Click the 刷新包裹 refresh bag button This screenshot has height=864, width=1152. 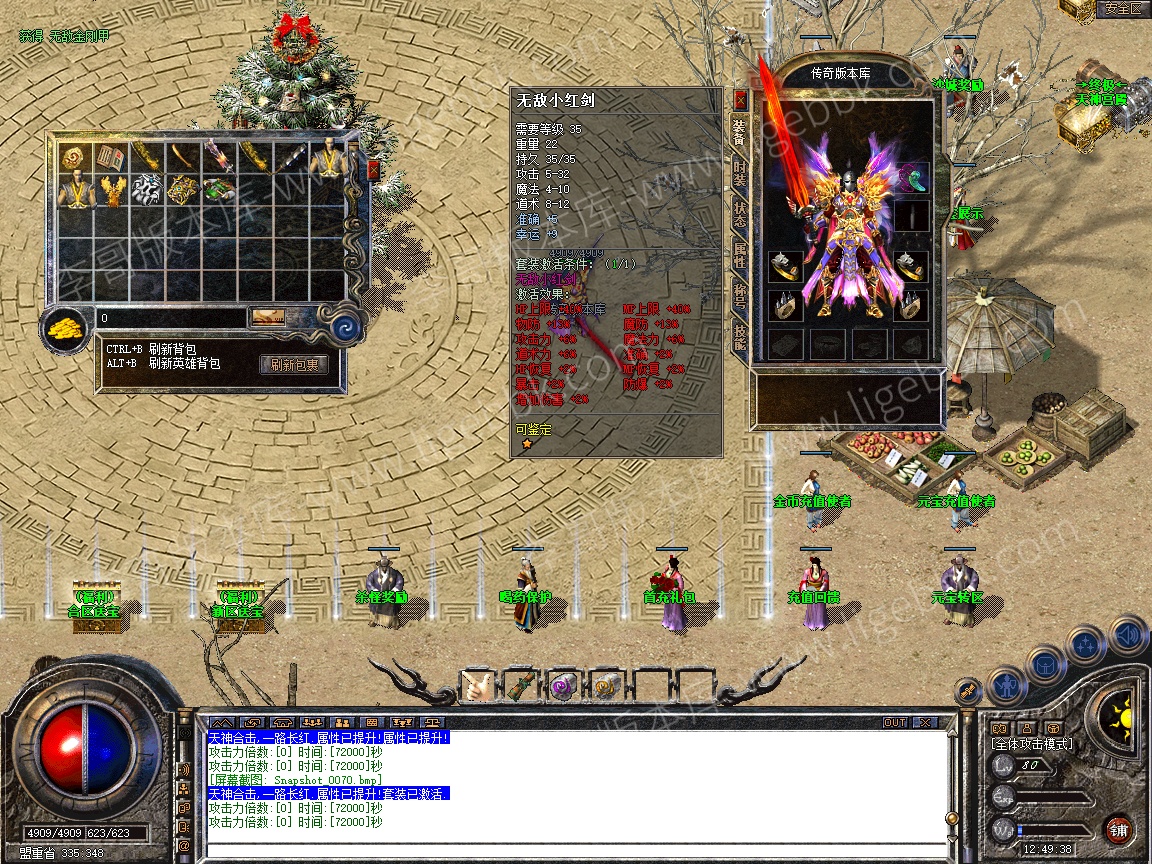294,365
